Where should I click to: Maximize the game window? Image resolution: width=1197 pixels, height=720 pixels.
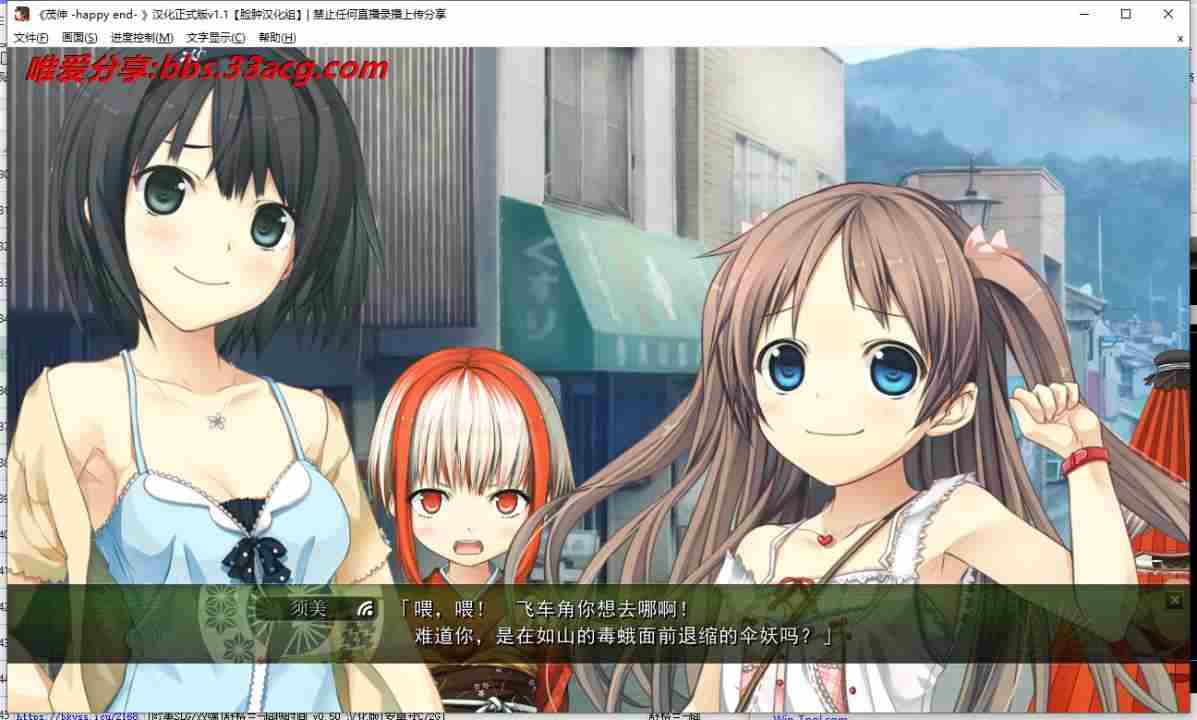(x=1126, y=14)
